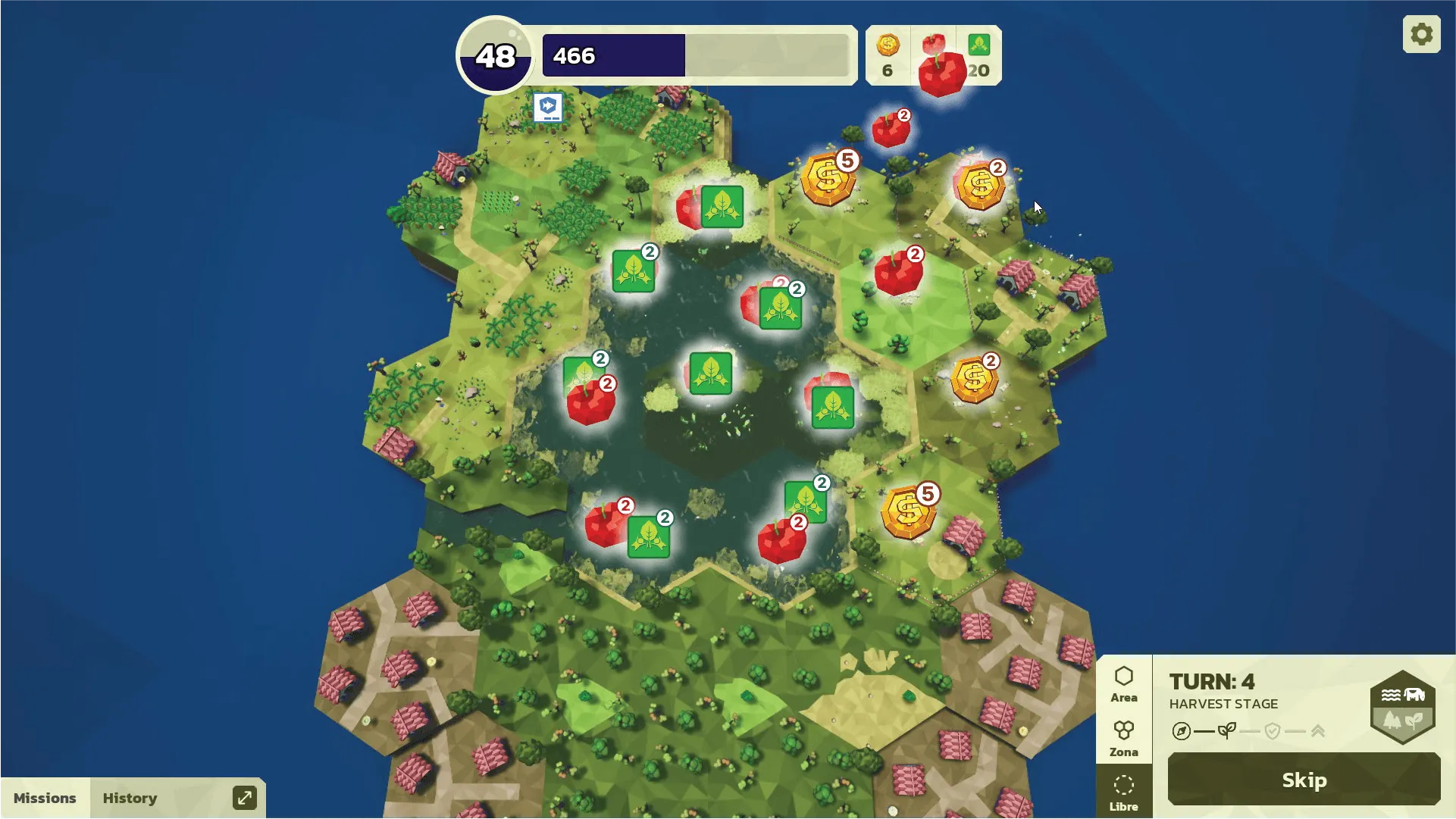Switch to Zona selection mode

point(1123,739)
